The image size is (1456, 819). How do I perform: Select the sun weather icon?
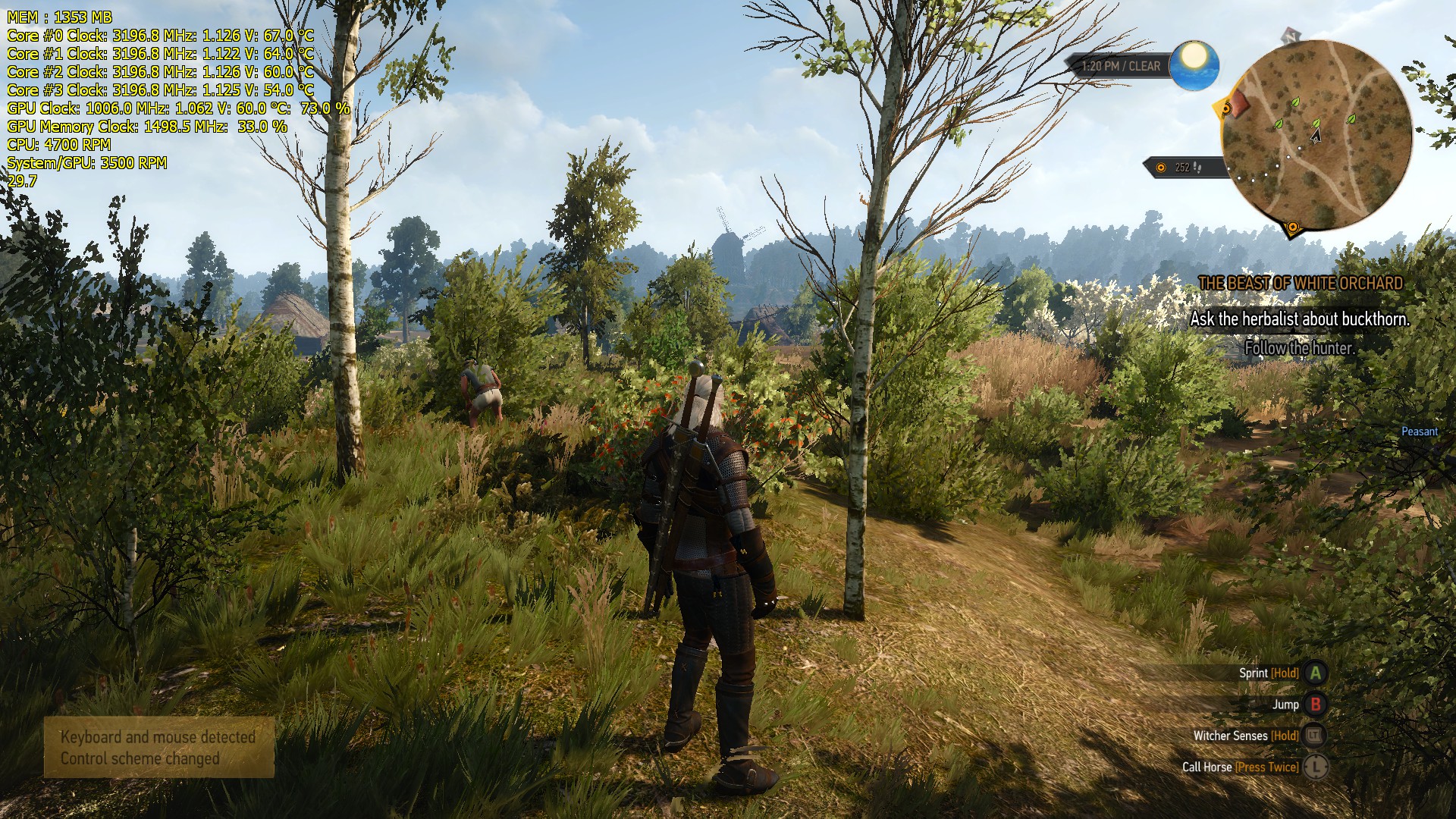[1194, 64]
